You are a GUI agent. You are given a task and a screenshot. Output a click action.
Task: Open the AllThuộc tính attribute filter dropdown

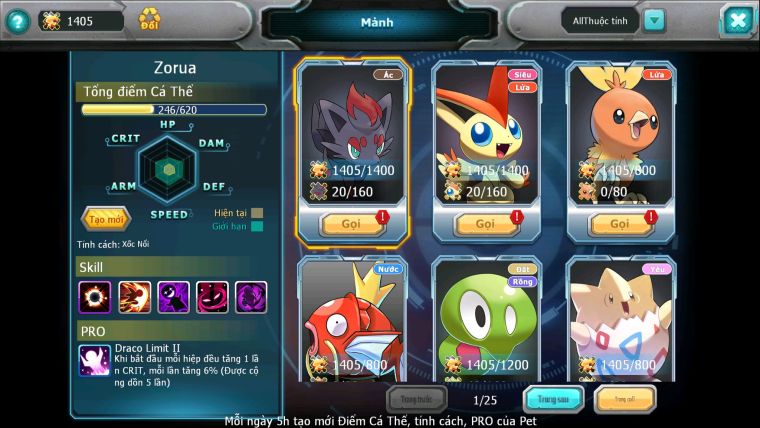tap(653, 20)
